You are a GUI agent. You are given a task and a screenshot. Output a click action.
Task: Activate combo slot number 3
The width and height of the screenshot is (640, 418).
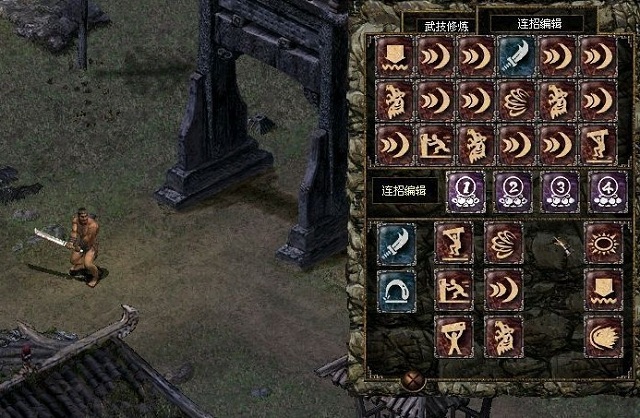coord(560,190)
